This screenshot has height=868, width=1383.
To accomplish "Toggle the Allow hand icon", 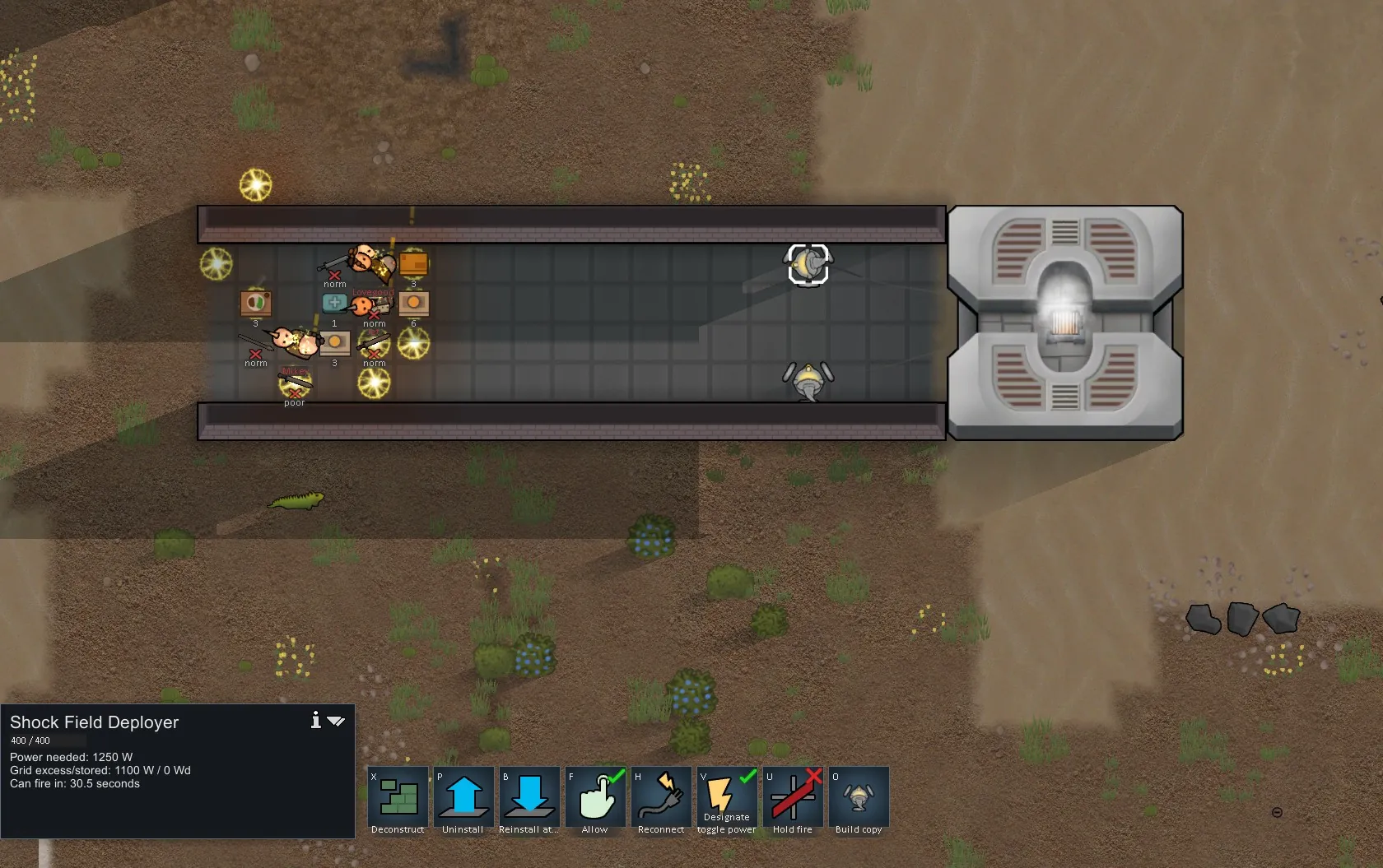I will point(595,796).
